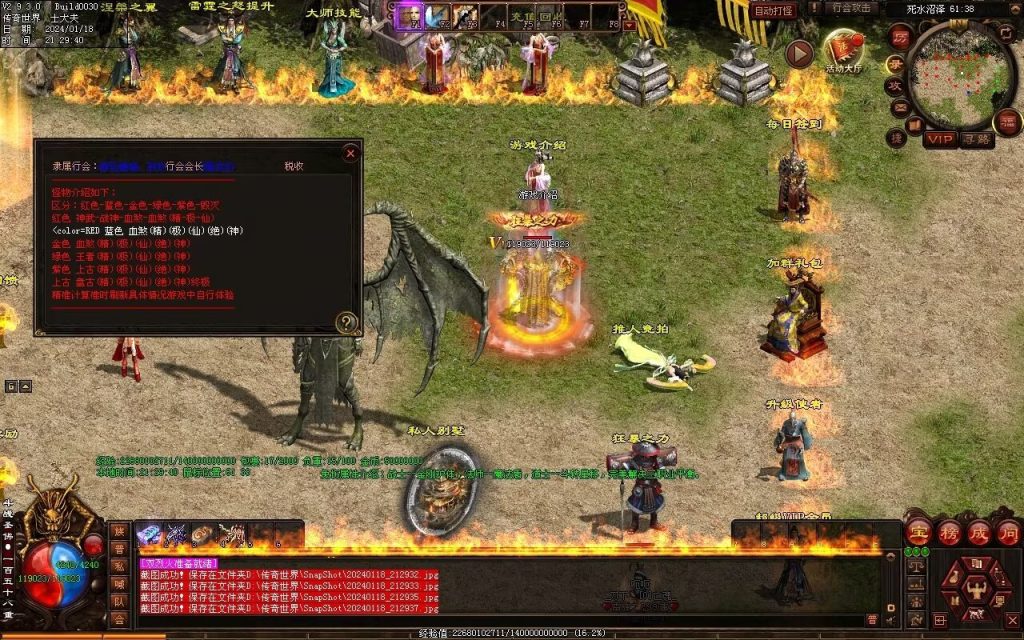This screenshot has width=1024, height=640.
Task: Select the 行会攻击 guild attack button
Action: (x=853, y=8)
